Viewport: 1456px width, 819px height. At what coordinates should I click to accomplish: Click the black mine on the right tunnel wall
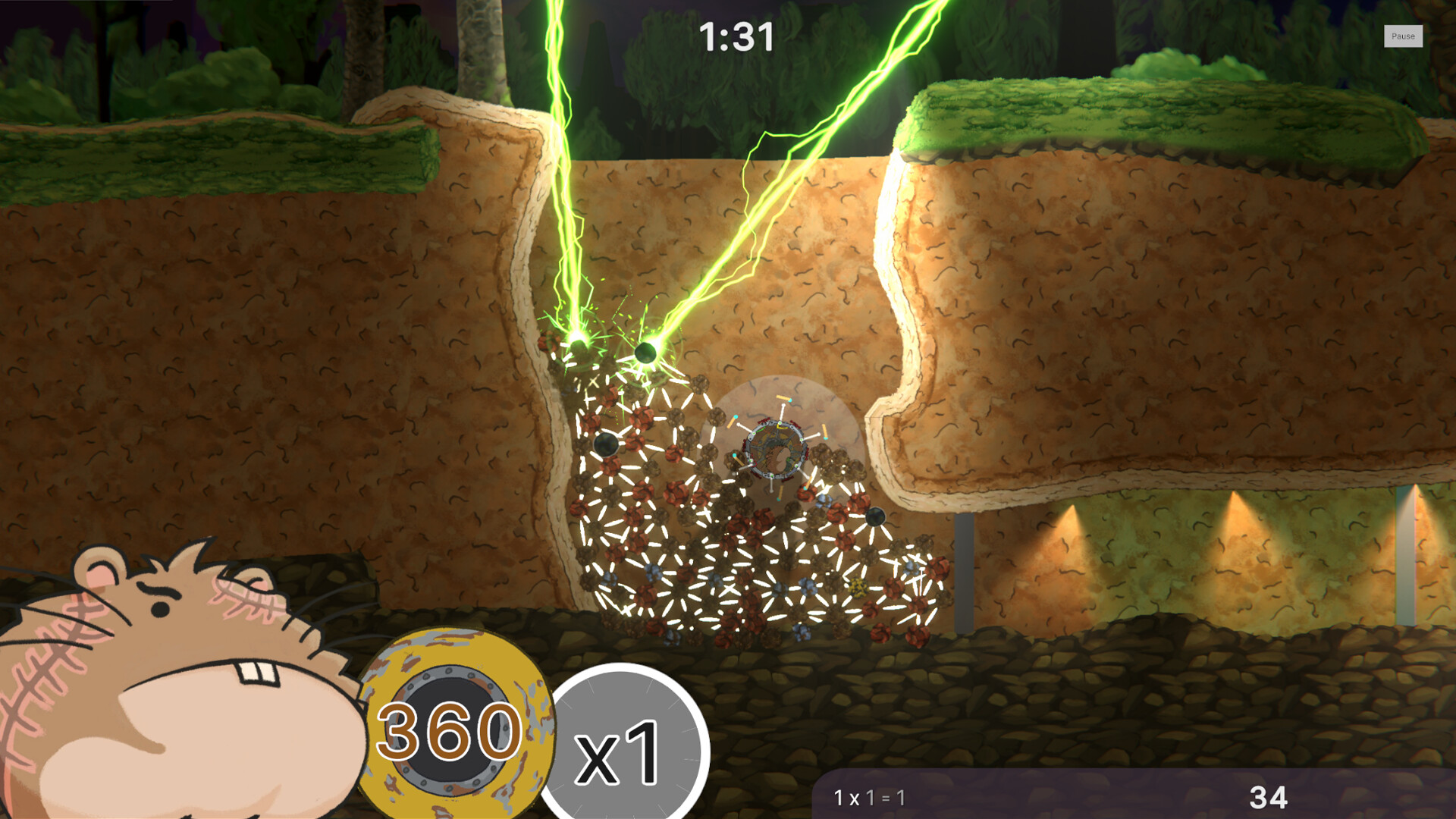(x=874, y=516)
